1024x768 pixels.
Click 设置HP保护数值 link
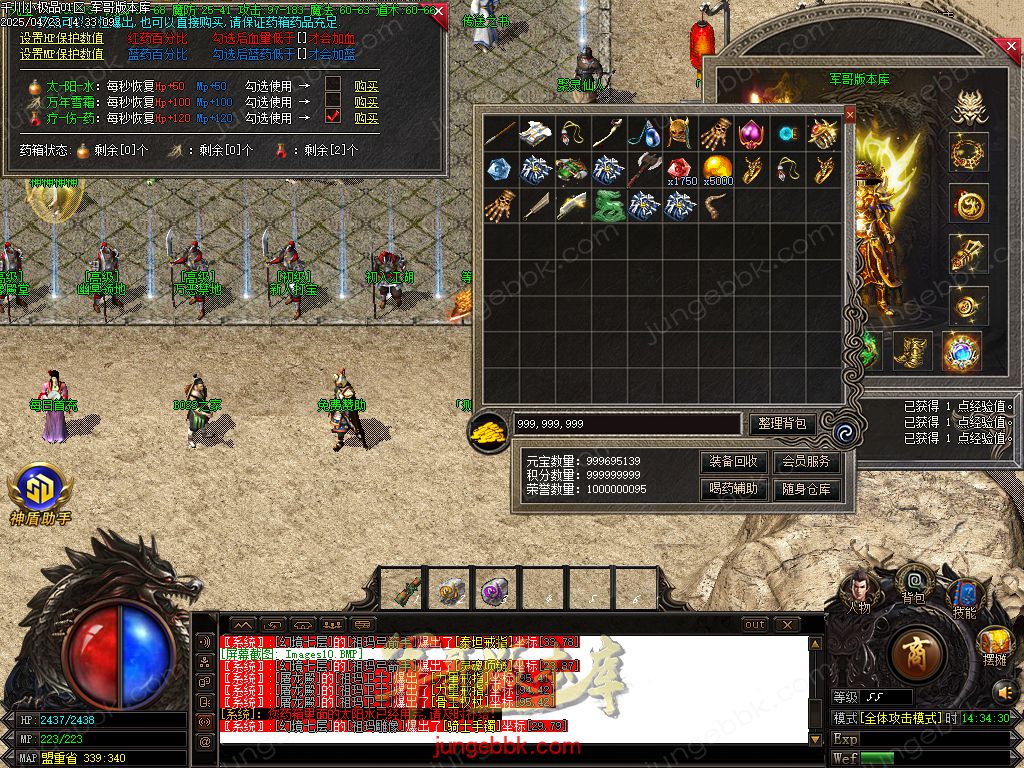pos(61,39)
